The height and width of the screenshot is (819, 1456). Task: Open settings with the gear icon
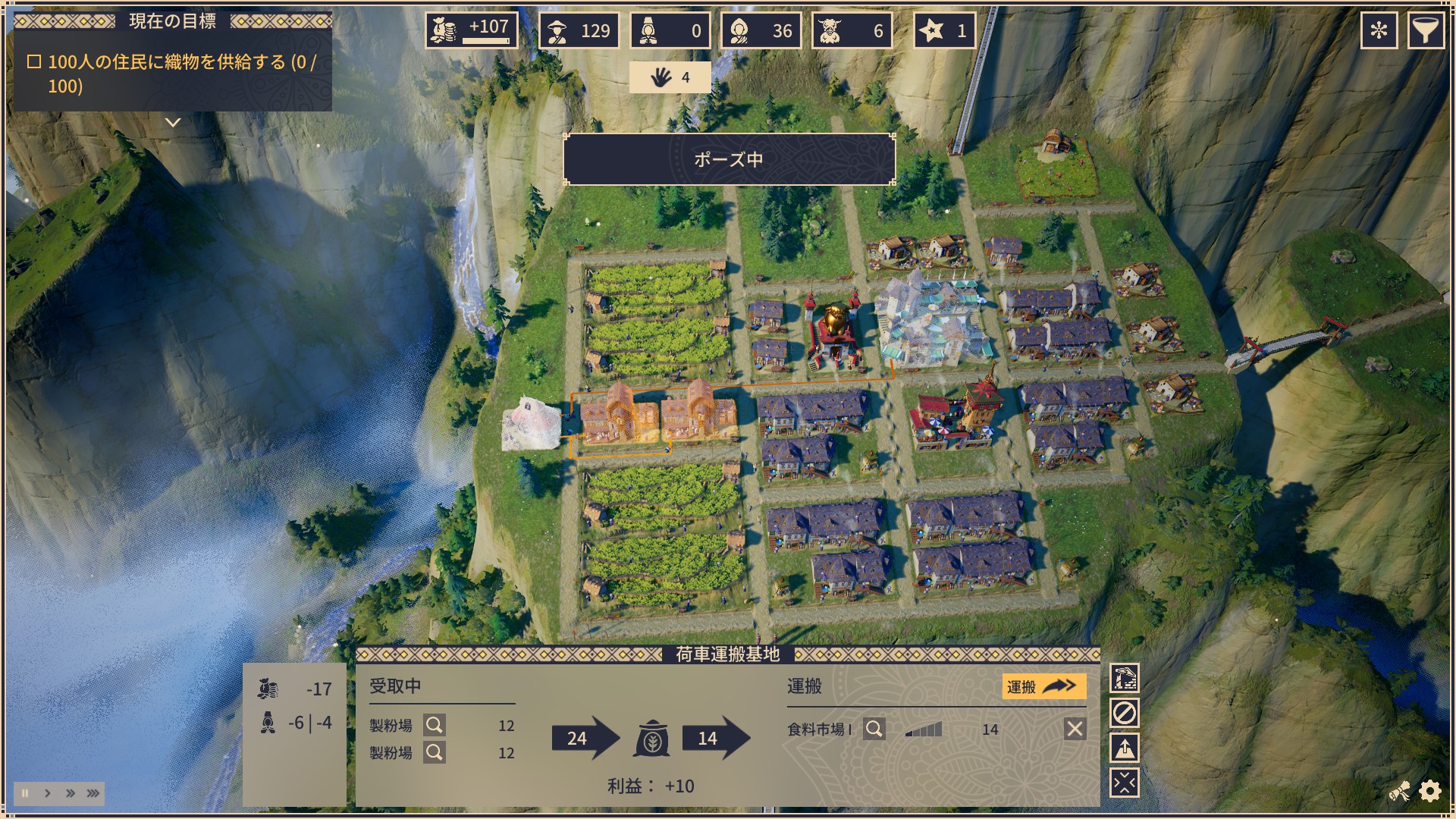tap(1430, 792)
